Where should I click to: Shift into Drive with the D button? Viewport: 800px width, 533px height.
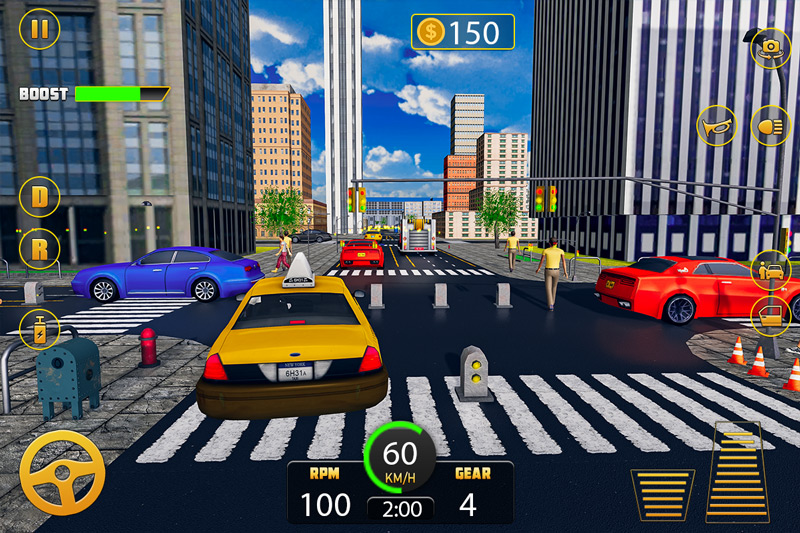pos(39,196)
